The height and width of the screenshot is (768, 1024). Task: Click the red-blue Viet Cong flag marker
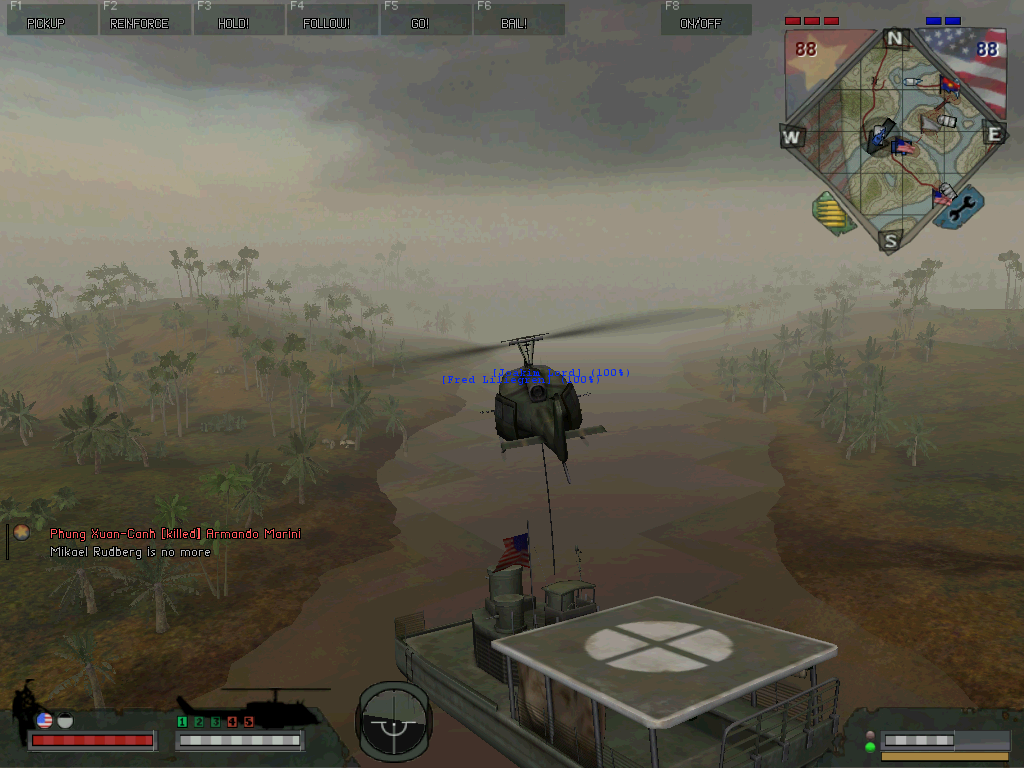949,85
